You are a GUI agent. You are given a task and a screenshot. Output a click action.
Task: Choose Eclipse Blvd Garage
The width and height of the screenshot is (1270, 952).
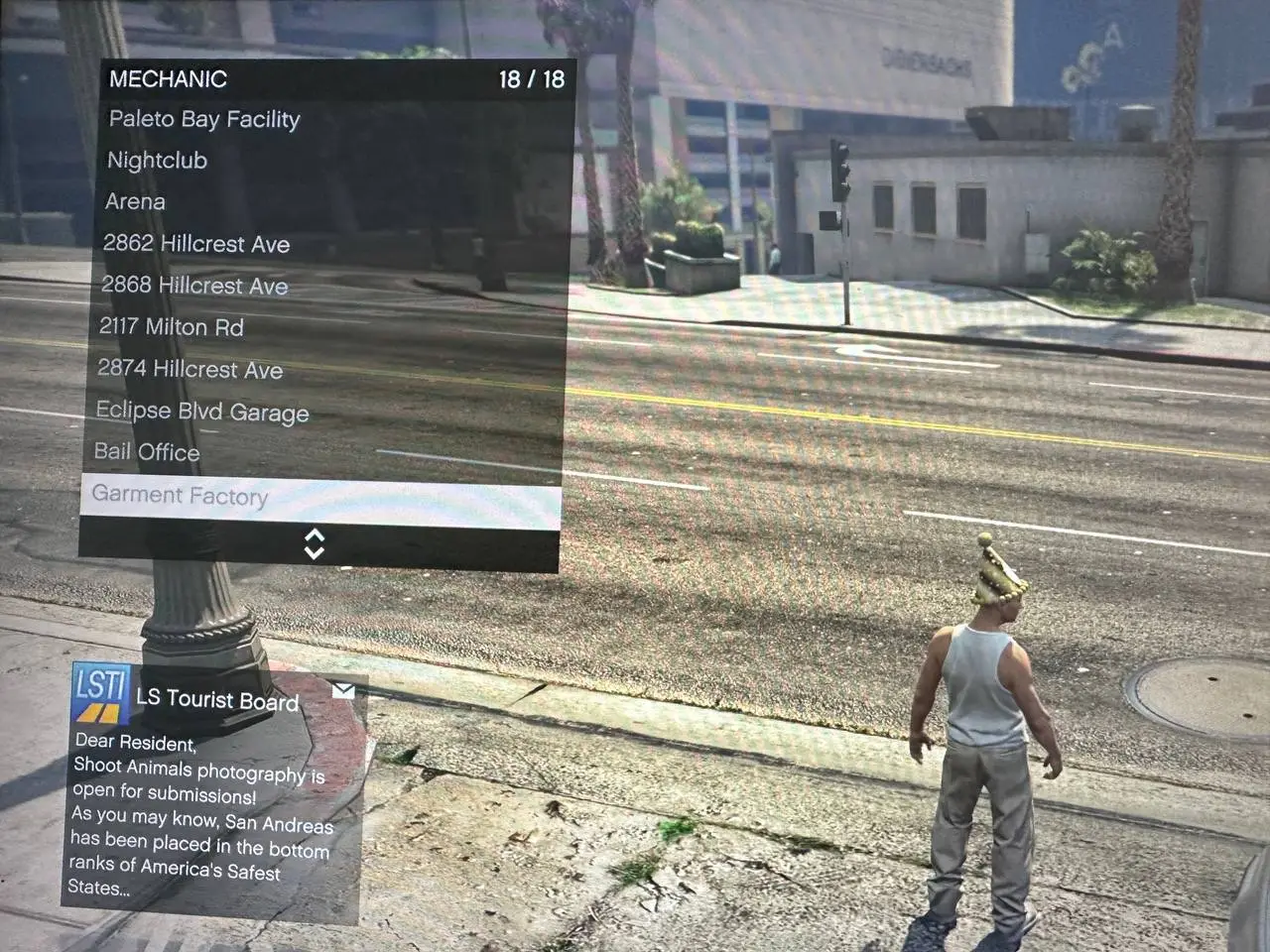coord(200,412)
